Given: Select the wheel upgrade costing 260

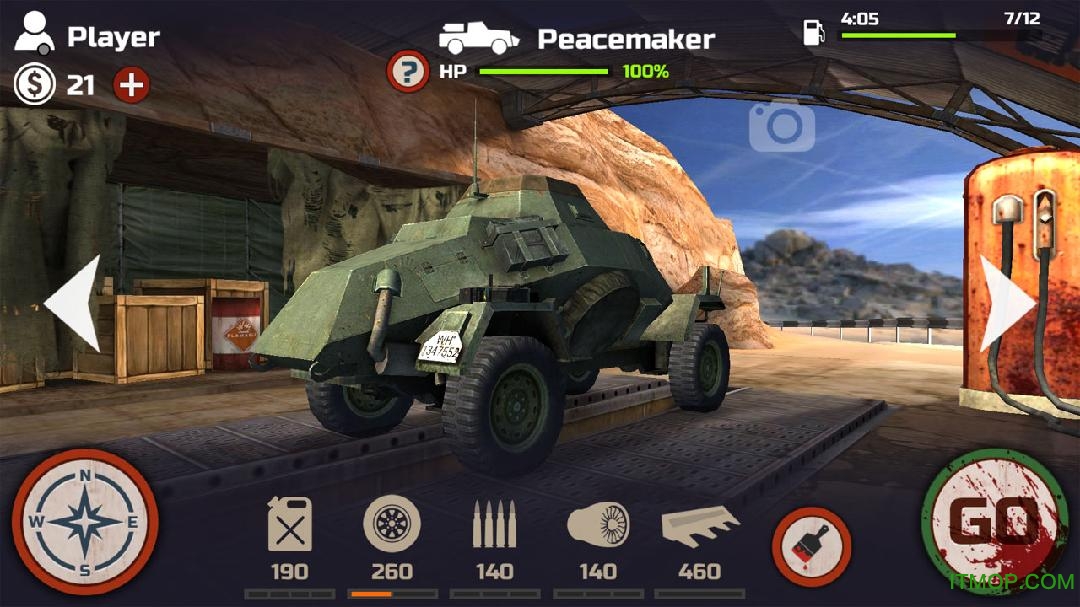Looking at the screenshot, I should (x=392, y=526).
